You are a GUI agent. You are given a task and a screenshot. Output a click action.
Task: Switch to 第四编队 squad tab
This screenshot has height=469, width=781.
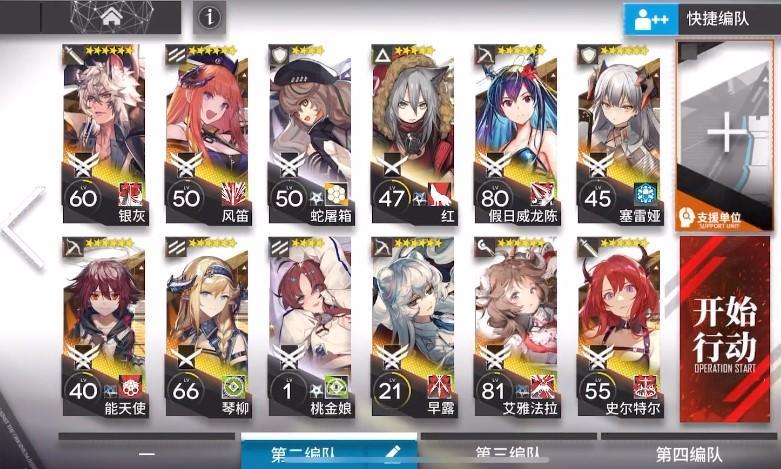pyautogui.click(x=688, y=455)
